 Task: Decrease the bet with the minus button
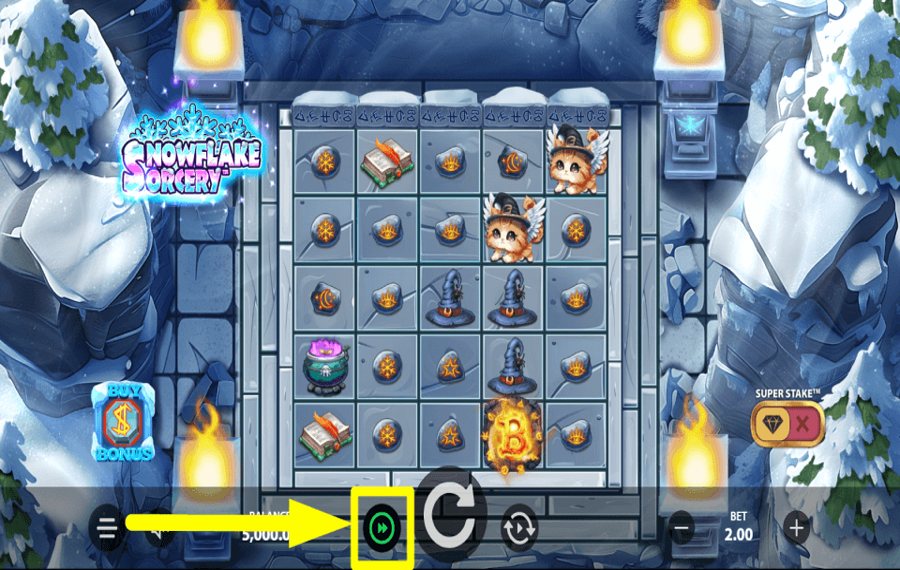(682, 526)
